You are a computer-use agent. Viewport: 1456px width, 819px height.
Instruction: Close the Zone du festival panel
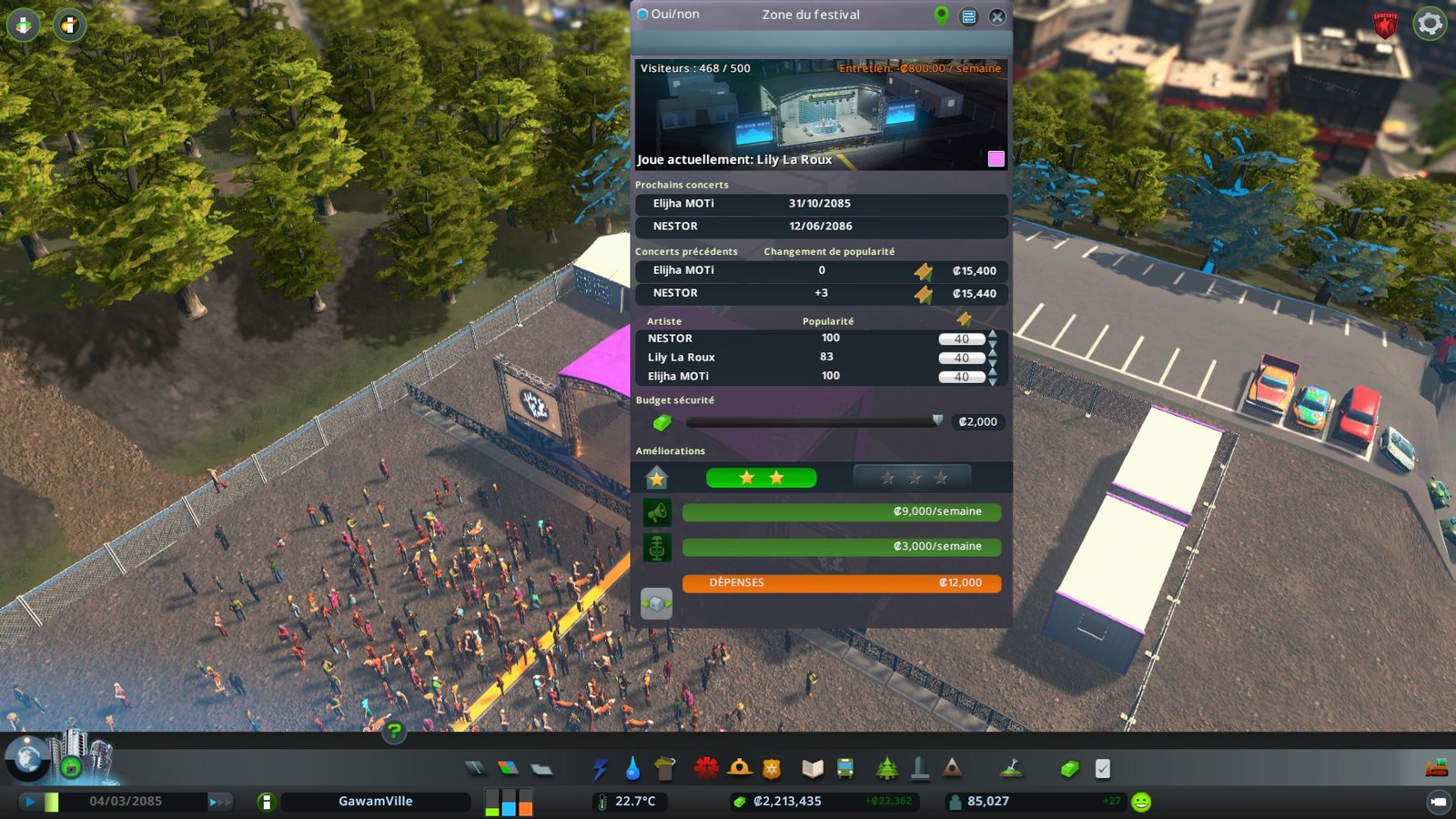pyautogui.click(x=997, y=16)
